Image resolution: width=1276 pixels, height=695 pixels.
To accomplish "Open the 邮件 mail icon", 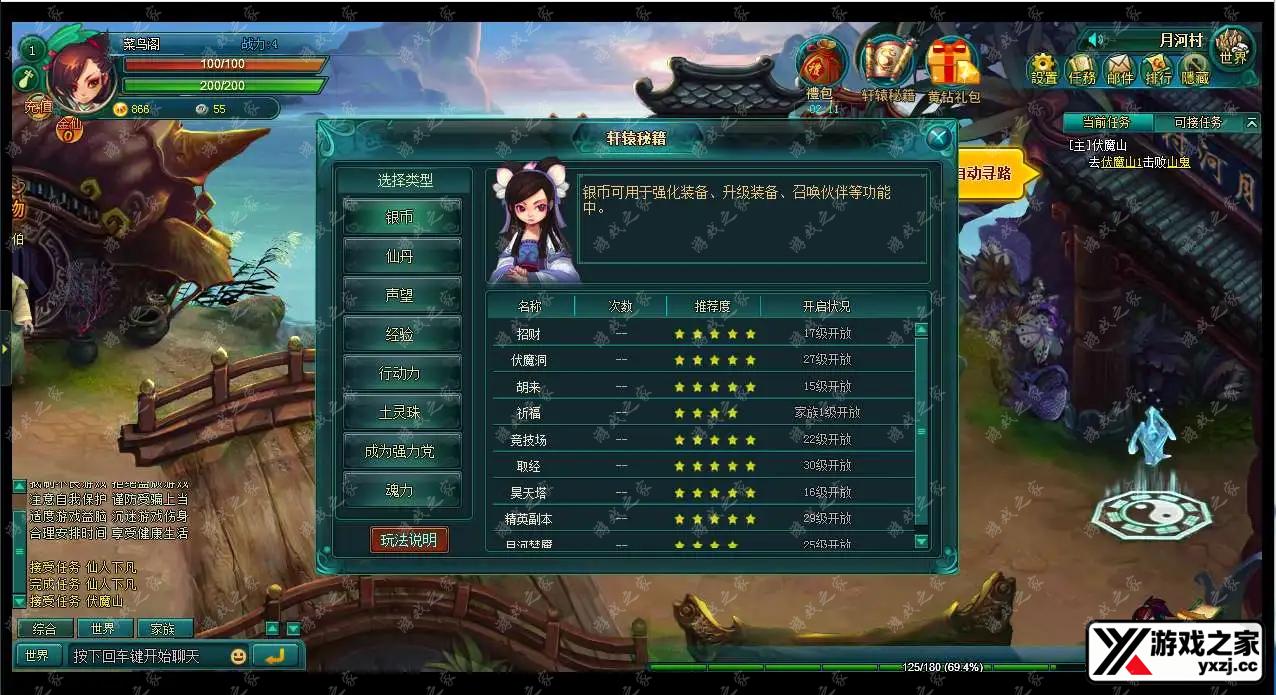I will [1120, 70].
